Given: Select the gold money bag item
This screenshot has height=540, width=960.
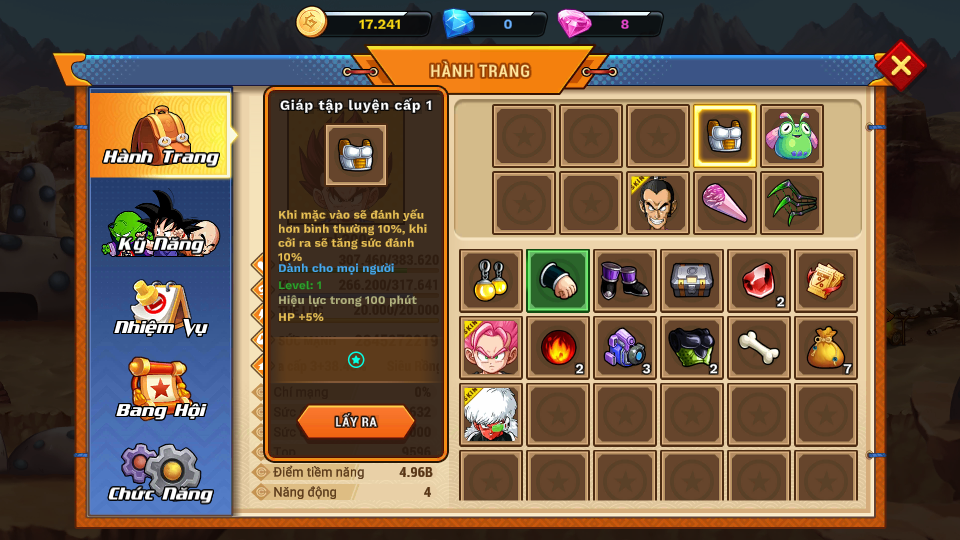Looking at the screenshot, I should (x=826, y=348).
